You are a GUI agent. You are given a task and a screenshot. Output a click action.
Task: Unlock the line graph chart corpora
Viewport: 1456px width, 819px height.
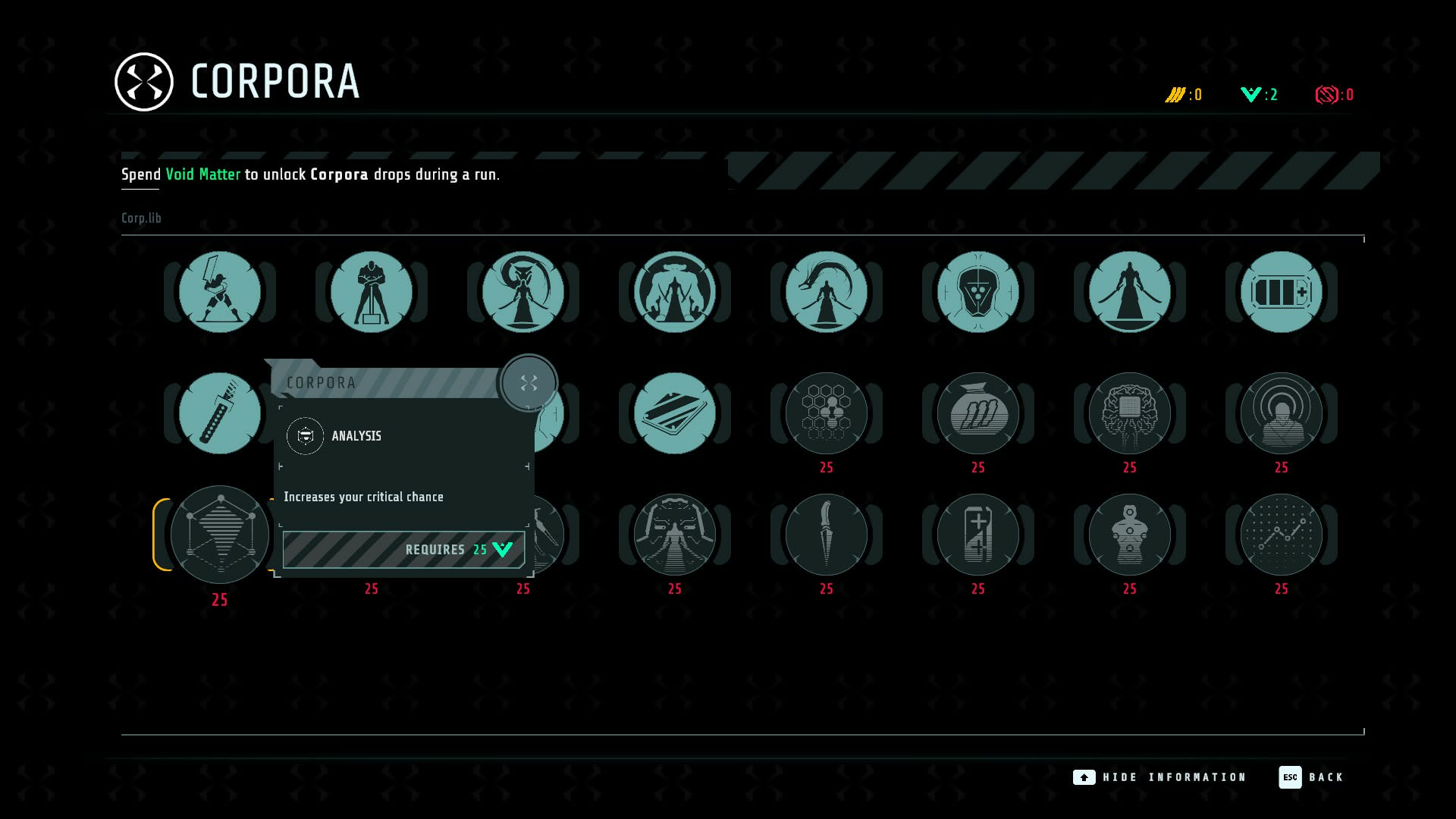coord(1282,535)
